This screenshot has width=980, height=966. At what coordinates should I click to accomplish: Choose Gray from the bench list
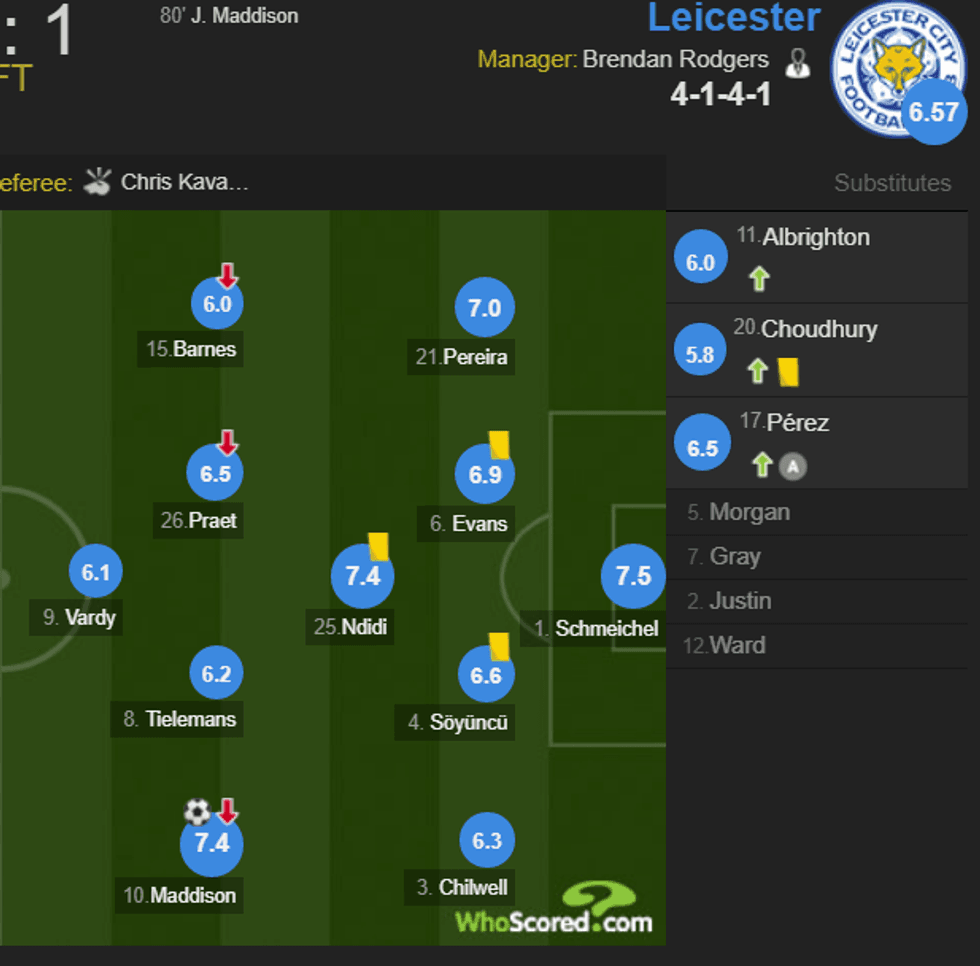(x=735, y=557)
